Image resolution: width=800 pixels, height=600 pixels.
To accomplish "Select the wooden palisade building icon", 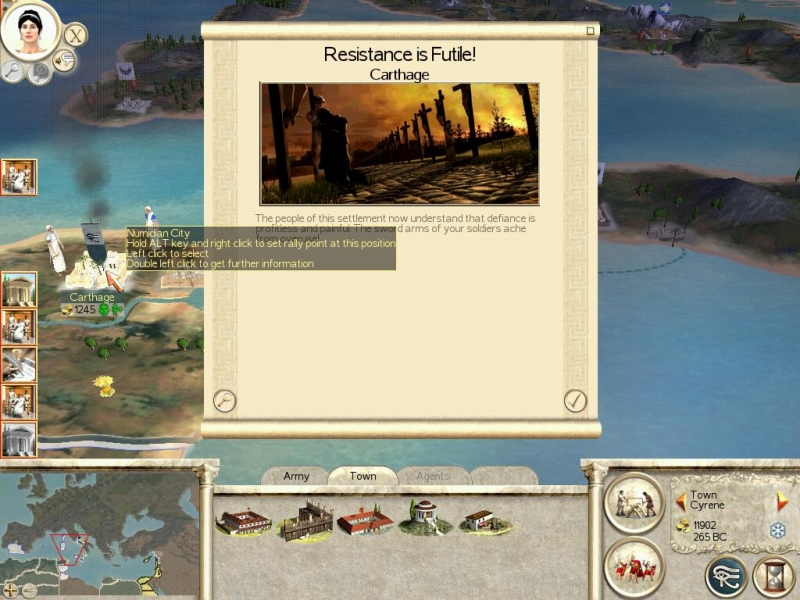I will 306,520.
